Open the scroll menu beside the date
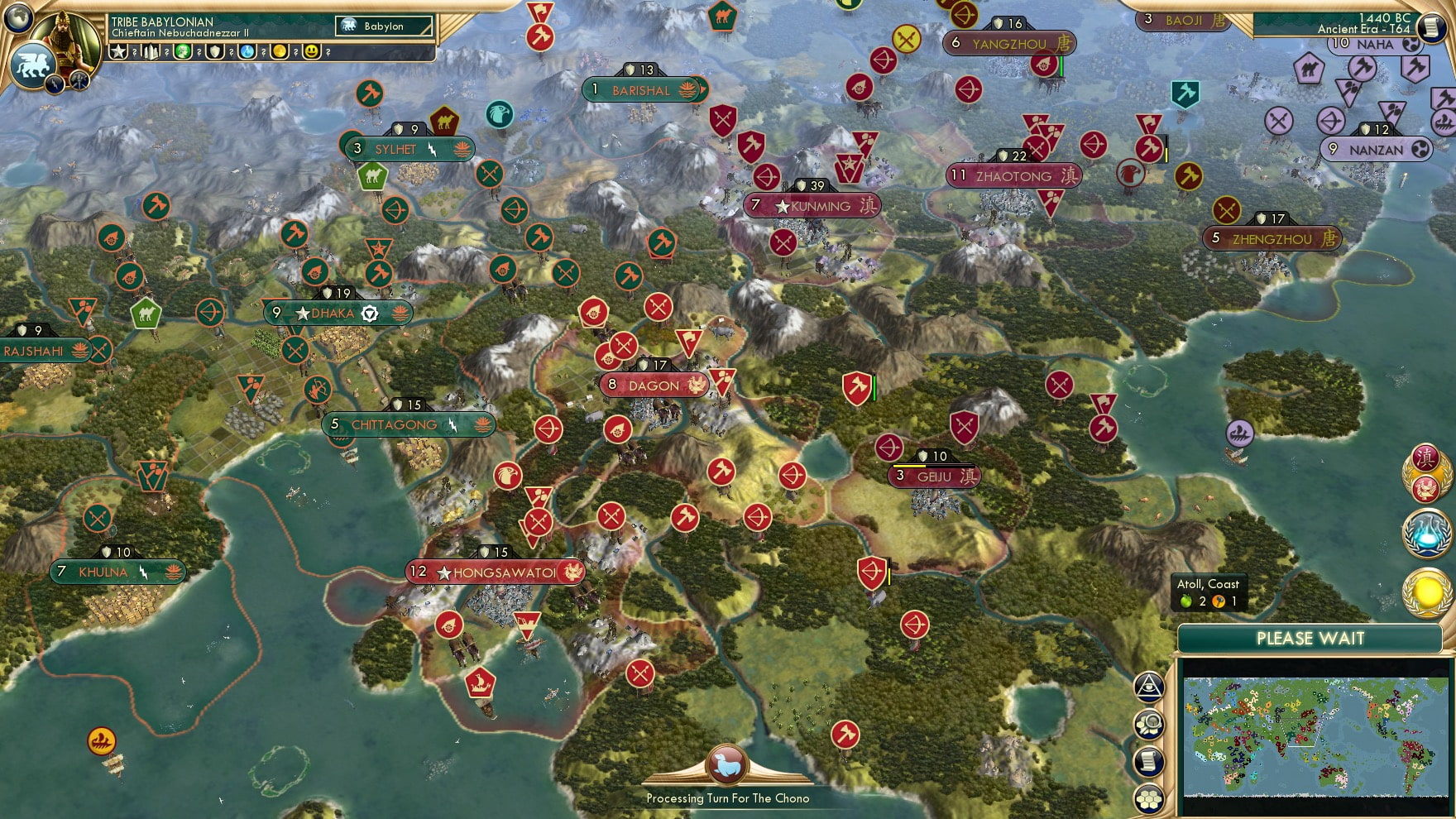This screenshot has height=819, width=1456. tap(1432, 26)
